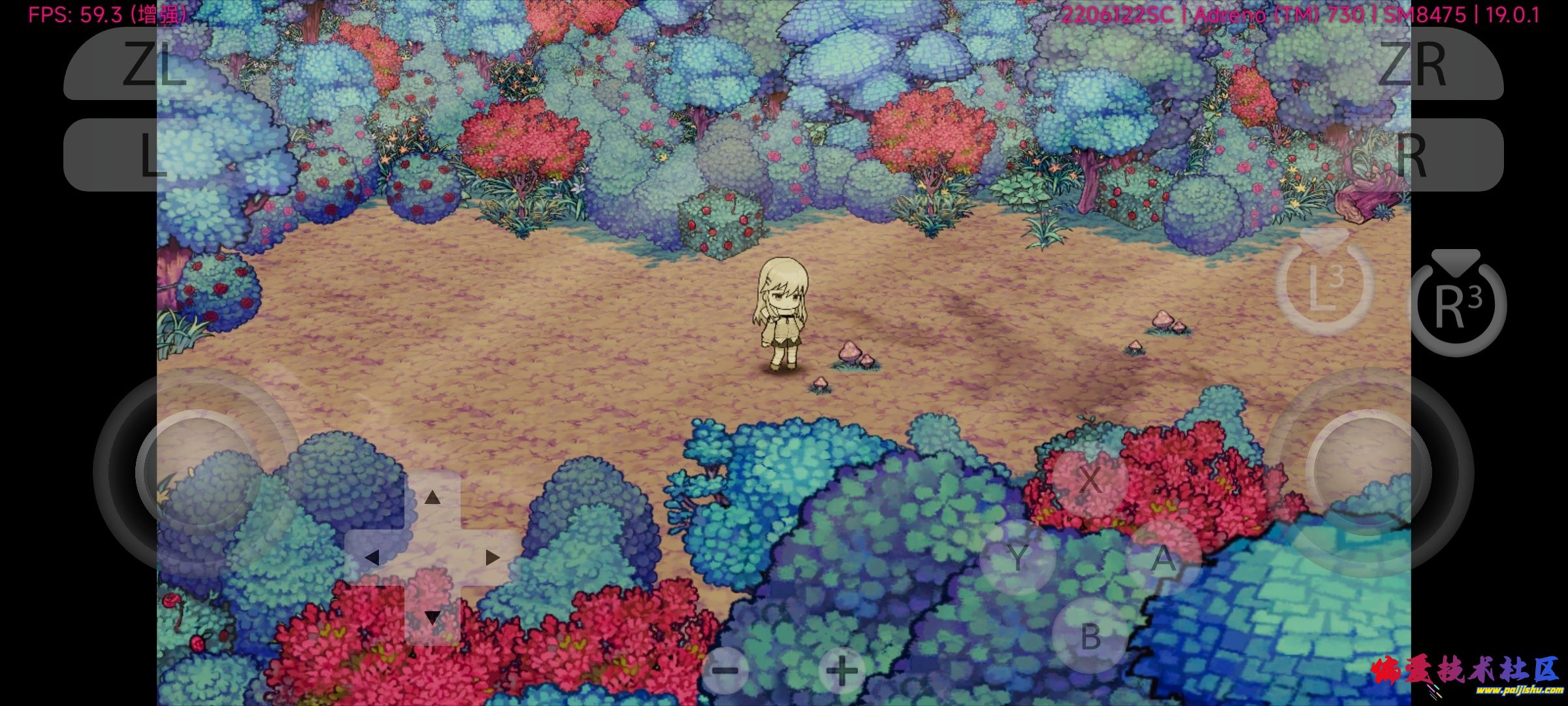Tap the ZL trigger button

coord(154,63)
